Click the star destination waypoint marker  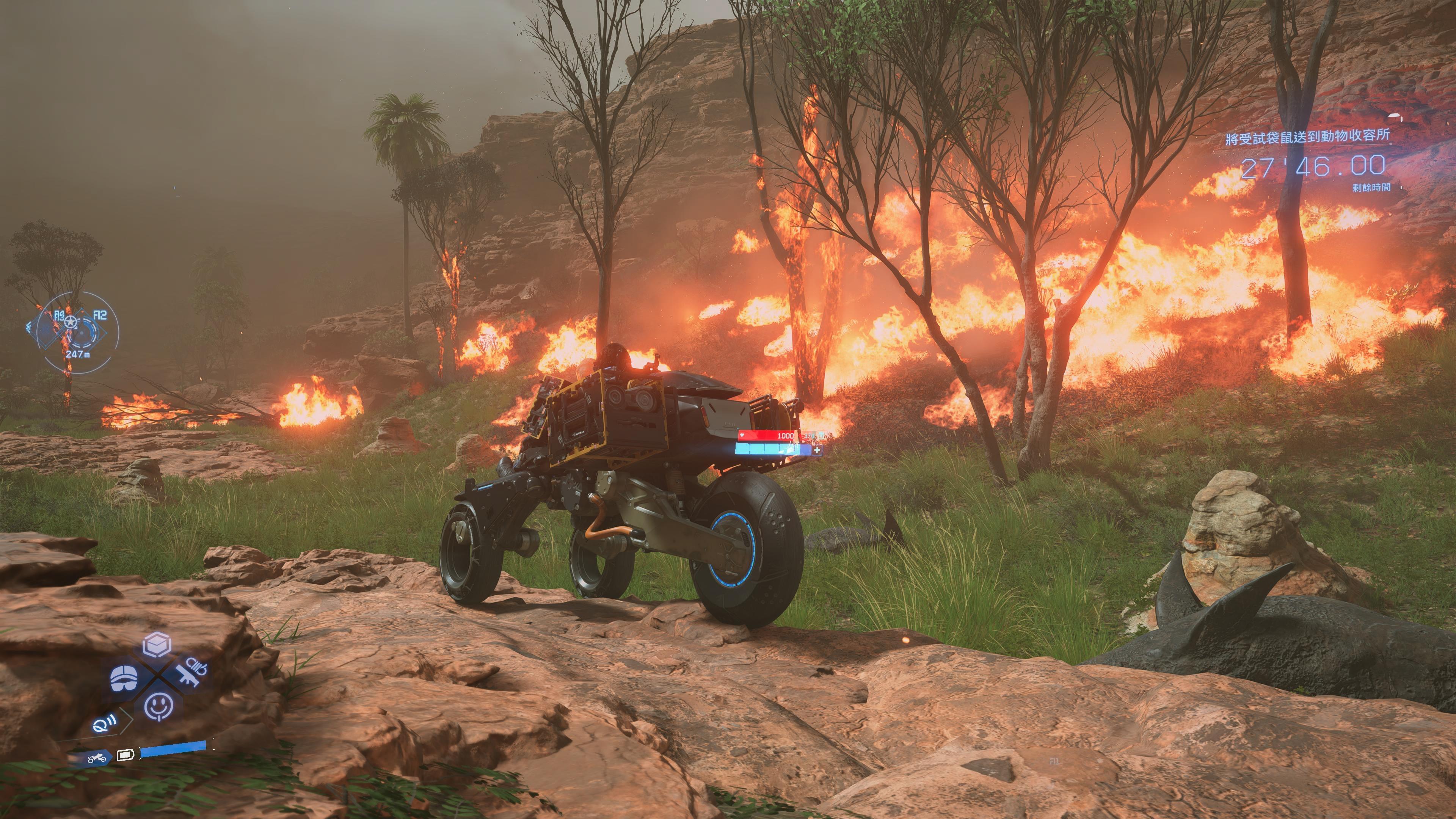coord(70,322)
